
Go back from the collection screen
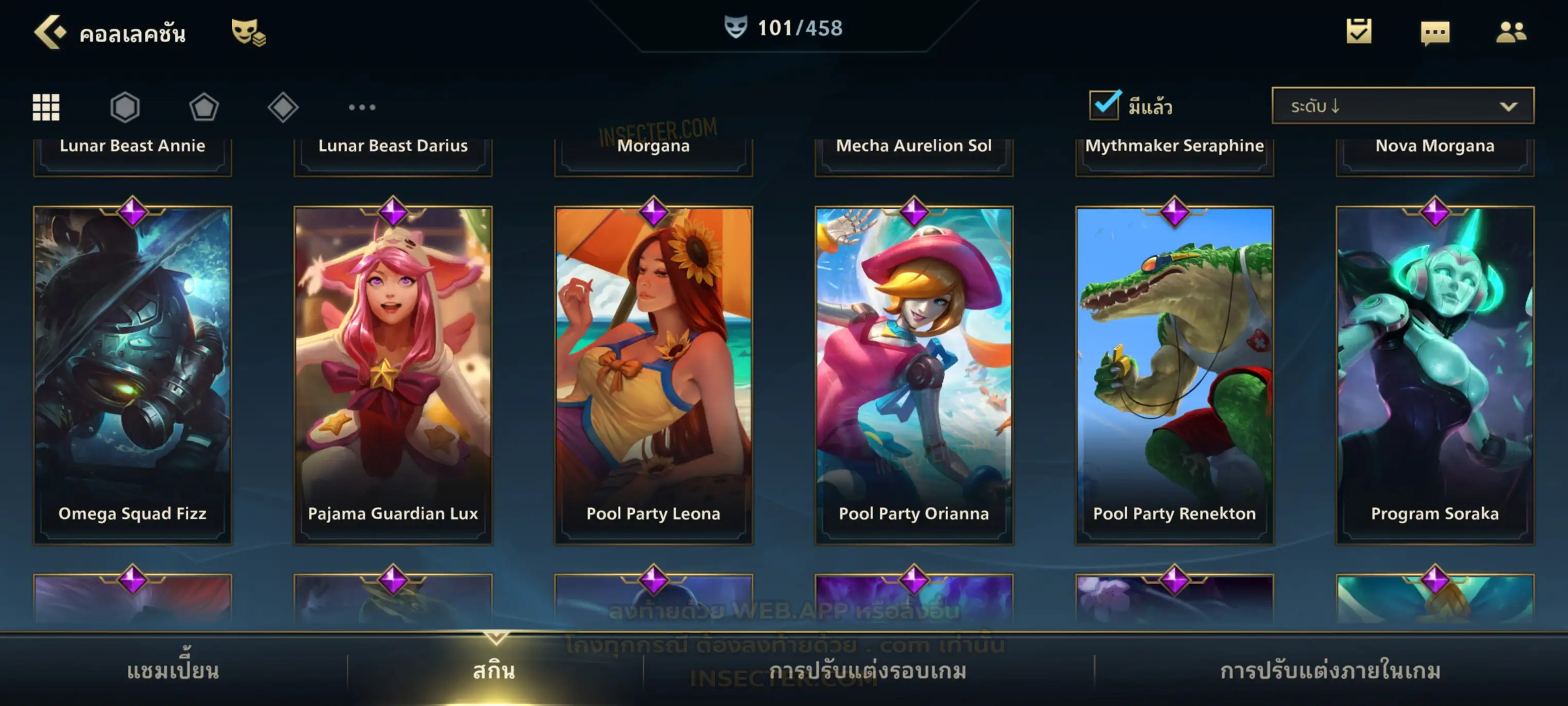(50, 32)
